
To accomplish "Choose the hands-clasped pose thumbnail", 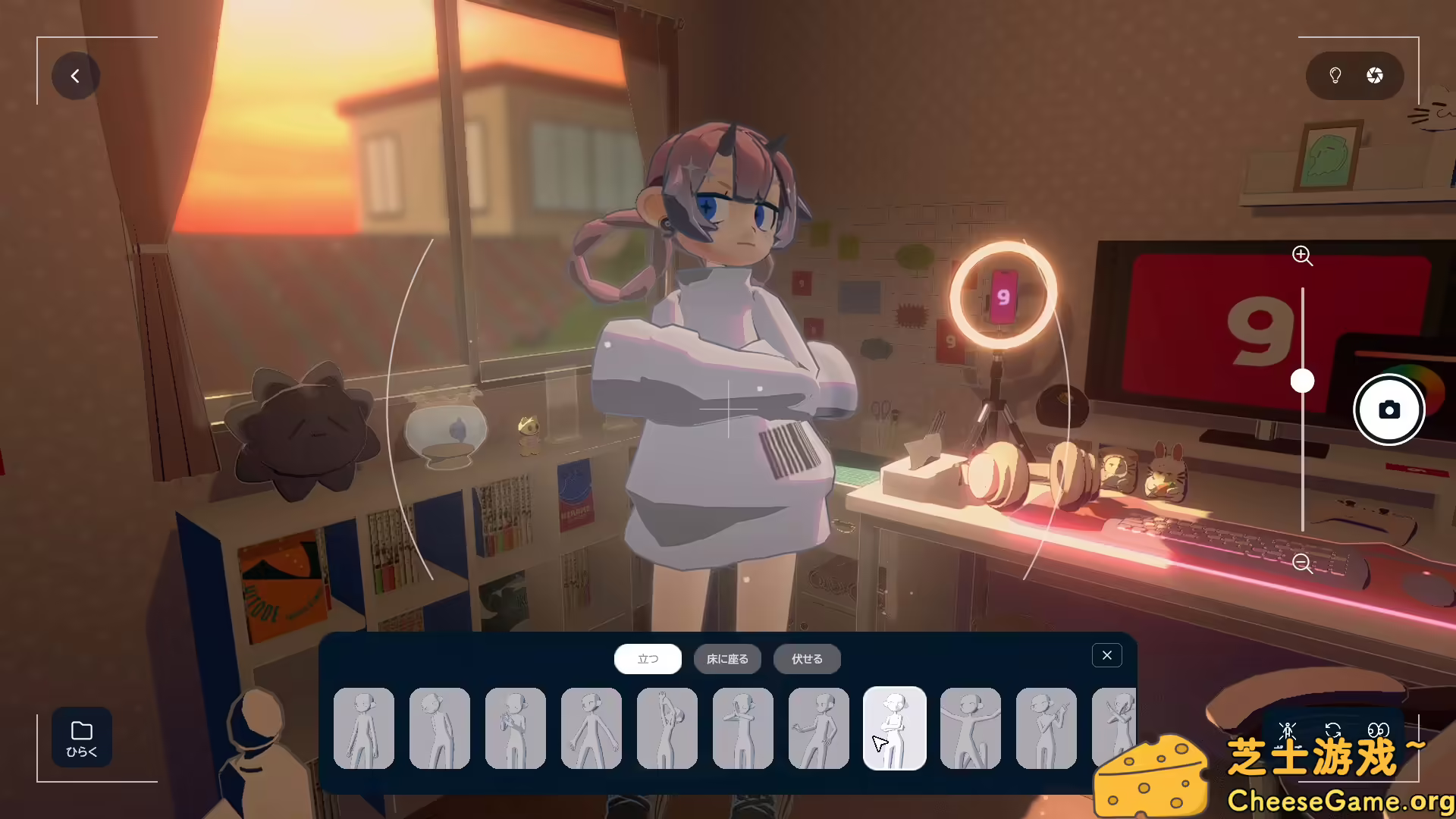I will tap(516, 728).
